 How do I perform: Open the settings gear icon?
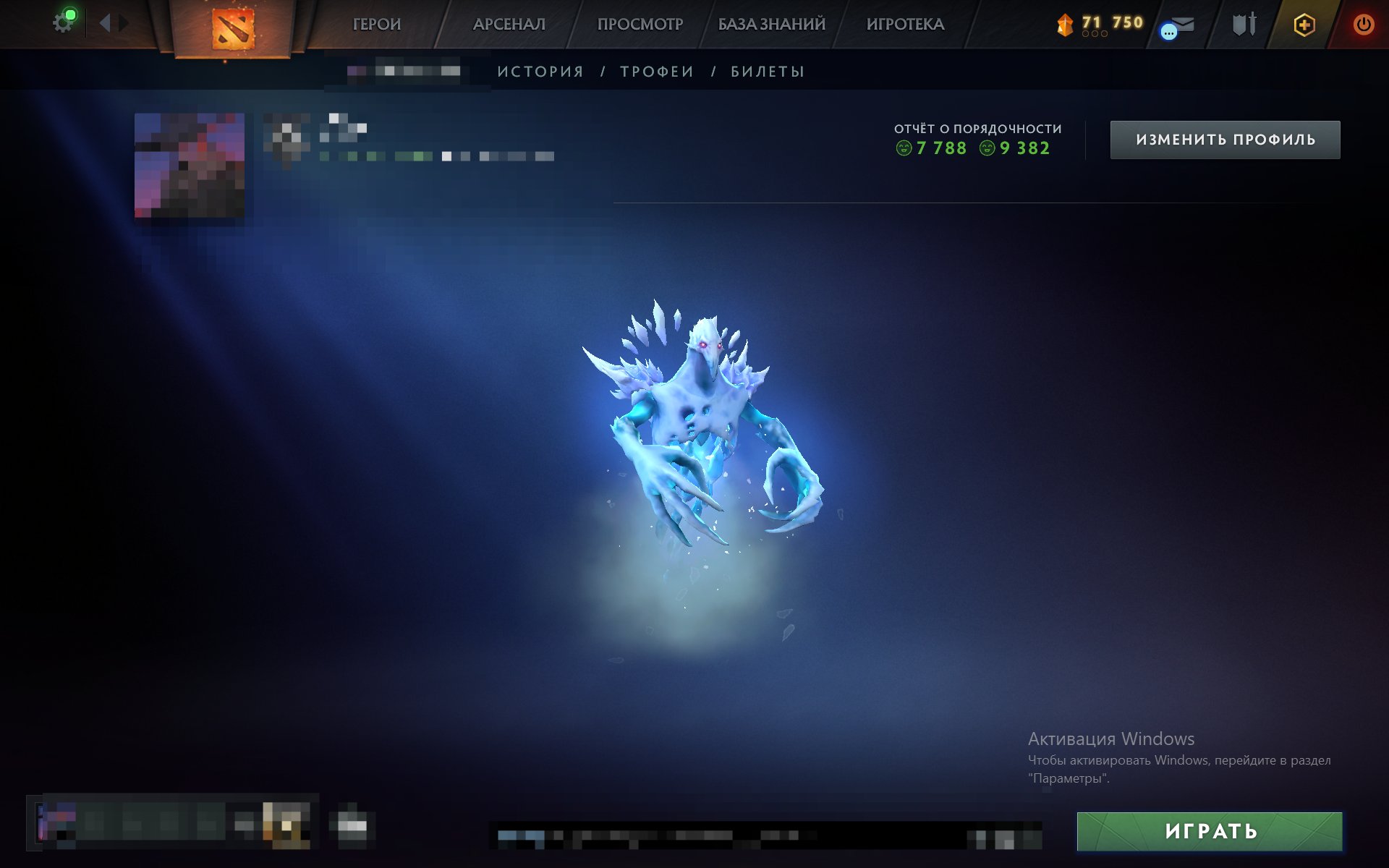pyautogui.click(x=62, y=20)
